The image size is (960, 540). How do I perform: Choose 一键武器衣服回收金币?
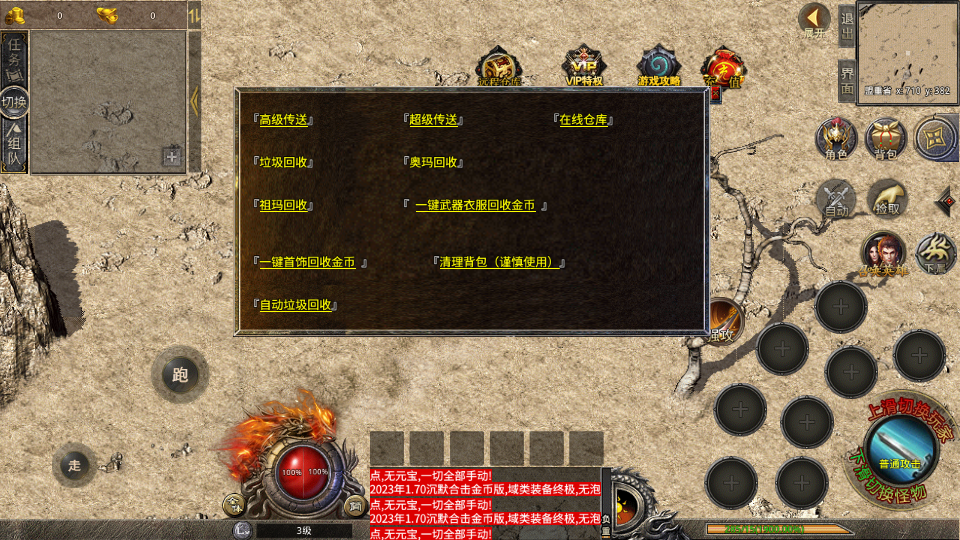click(475, 205)
